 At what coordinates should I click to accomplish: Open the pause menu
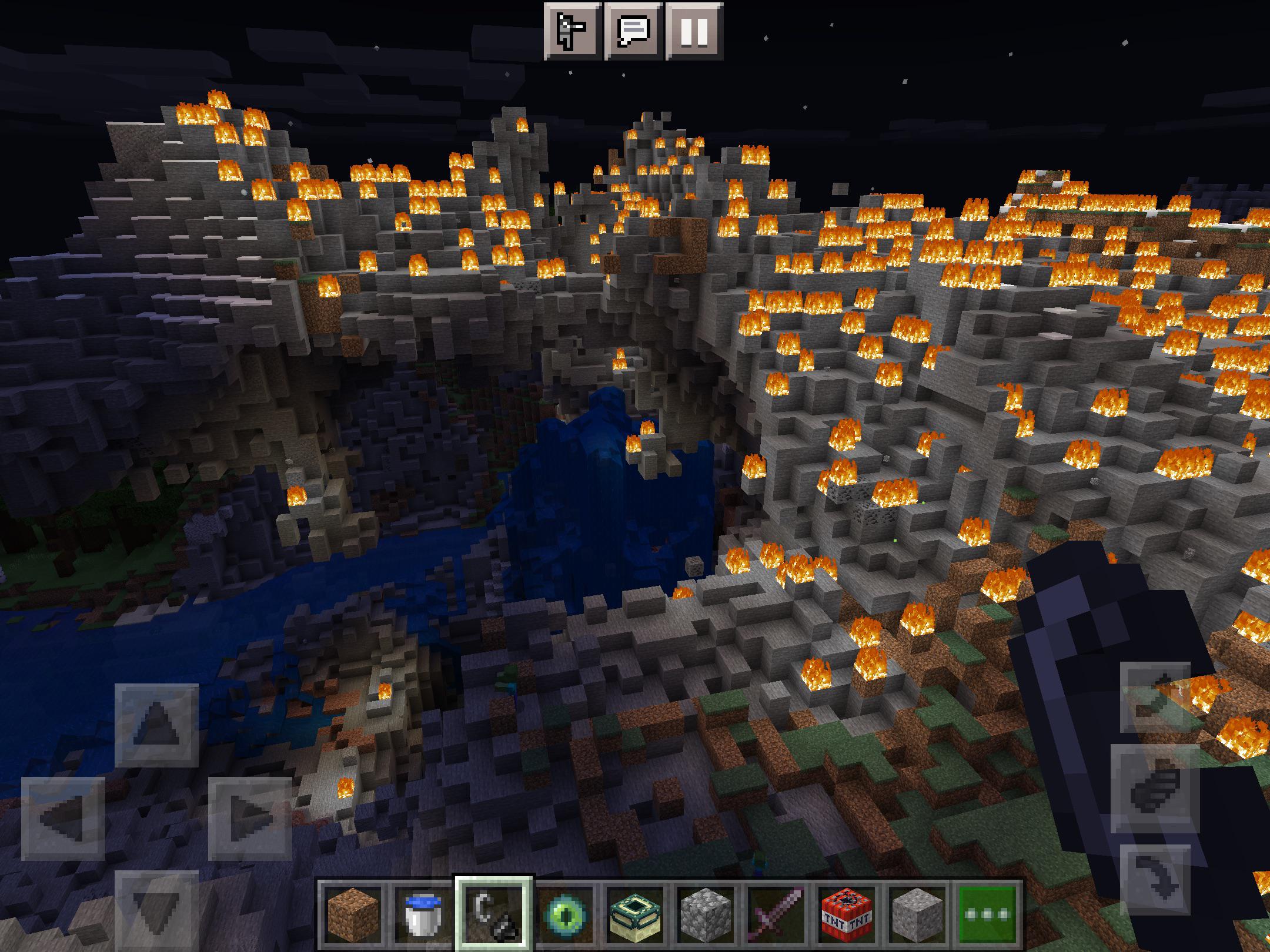694,31
